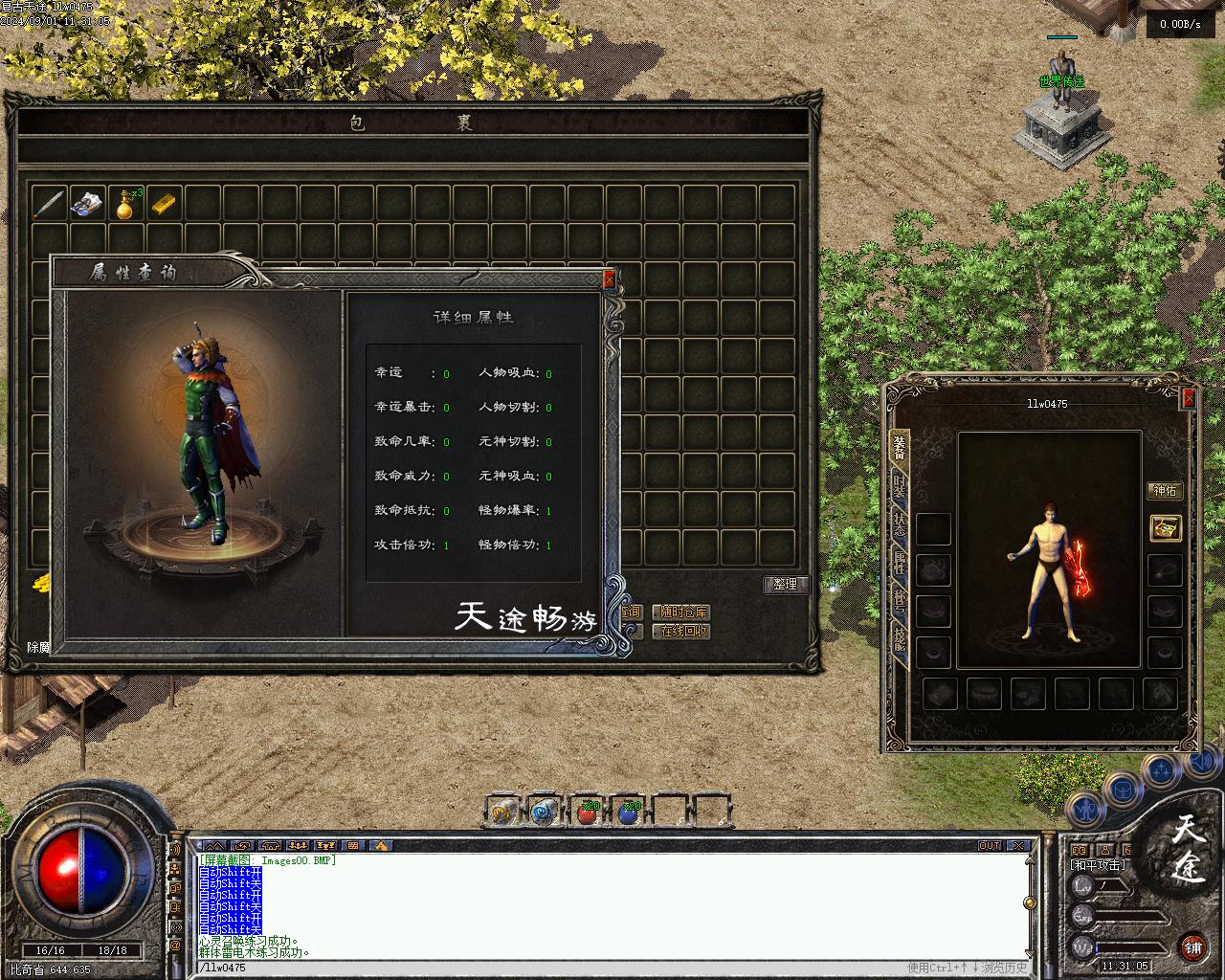Close the 属性查询 attribute window

click(x=609, y=279)
